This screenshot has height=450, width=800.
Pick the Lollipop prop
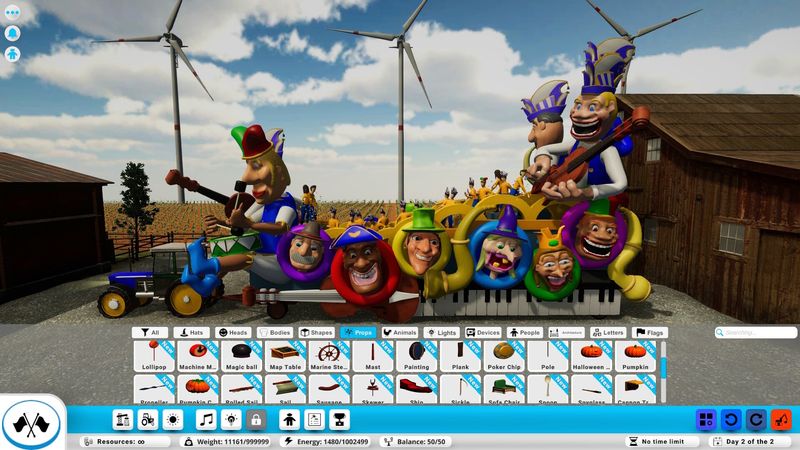pyautogui.click(x=153, y=356)
